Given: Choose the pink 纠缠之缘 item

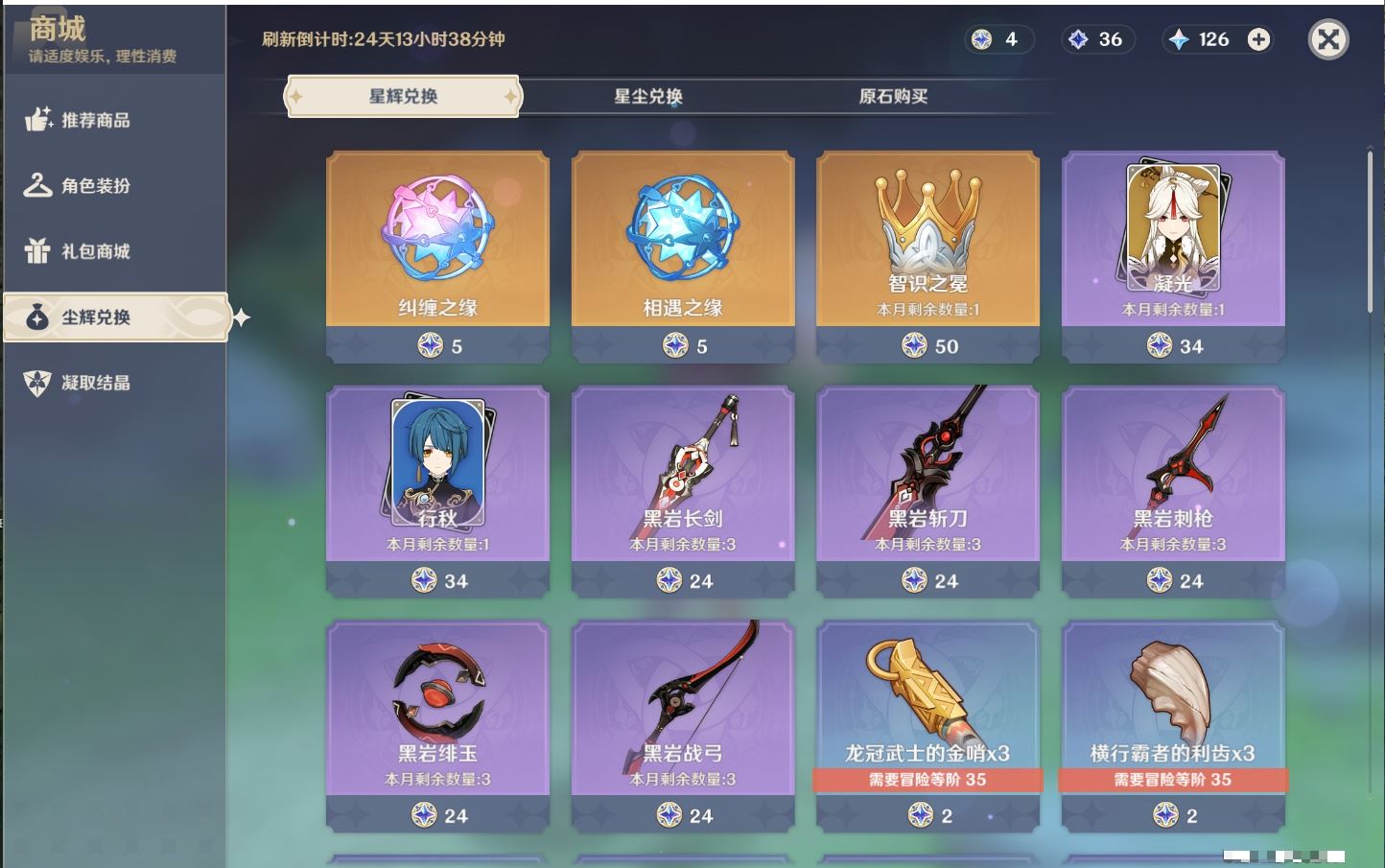Looking at the screenshot, I should 437,255.
